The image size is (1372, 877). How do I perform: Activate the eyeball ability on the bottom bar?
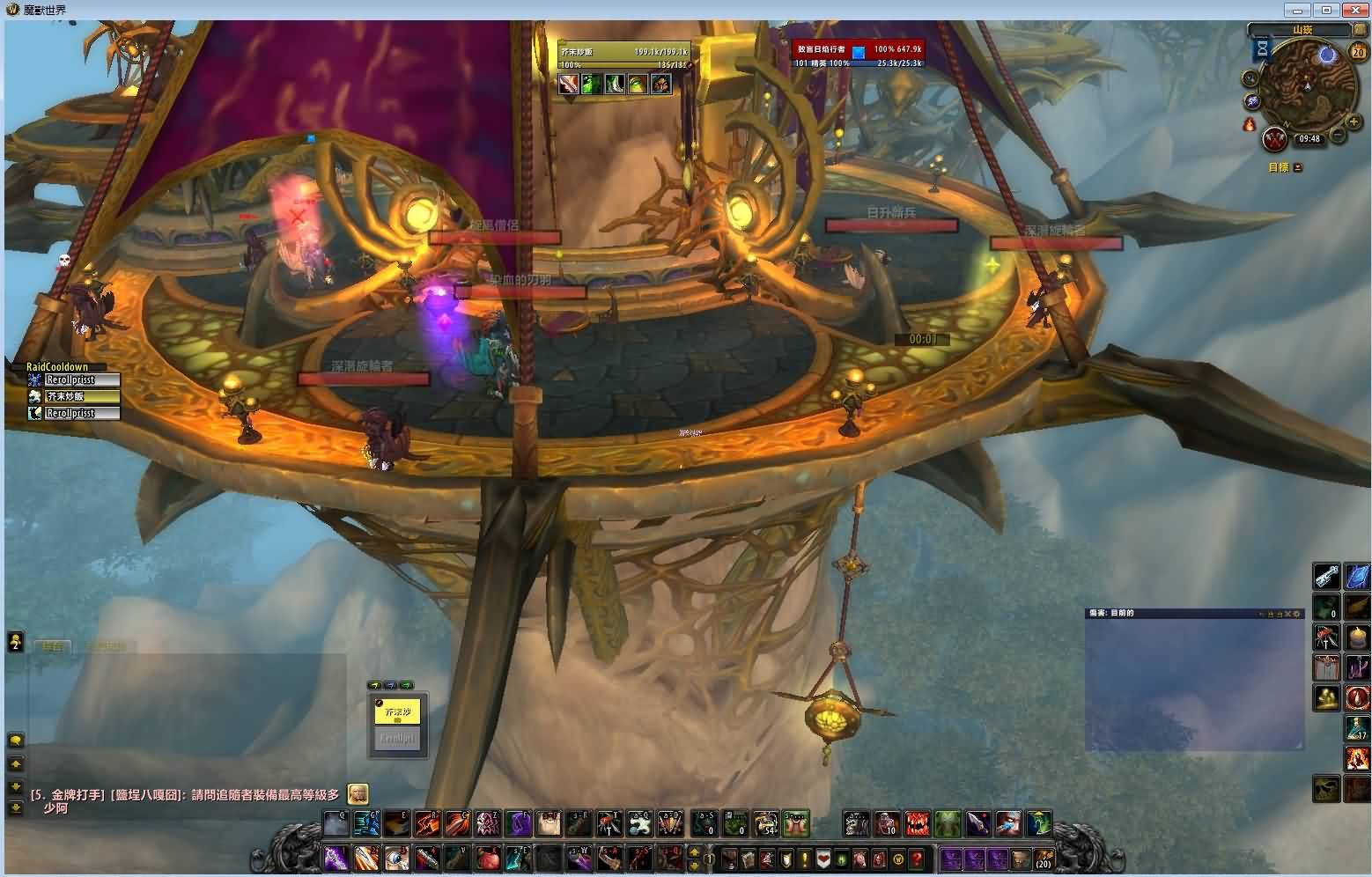click(395, 857)
